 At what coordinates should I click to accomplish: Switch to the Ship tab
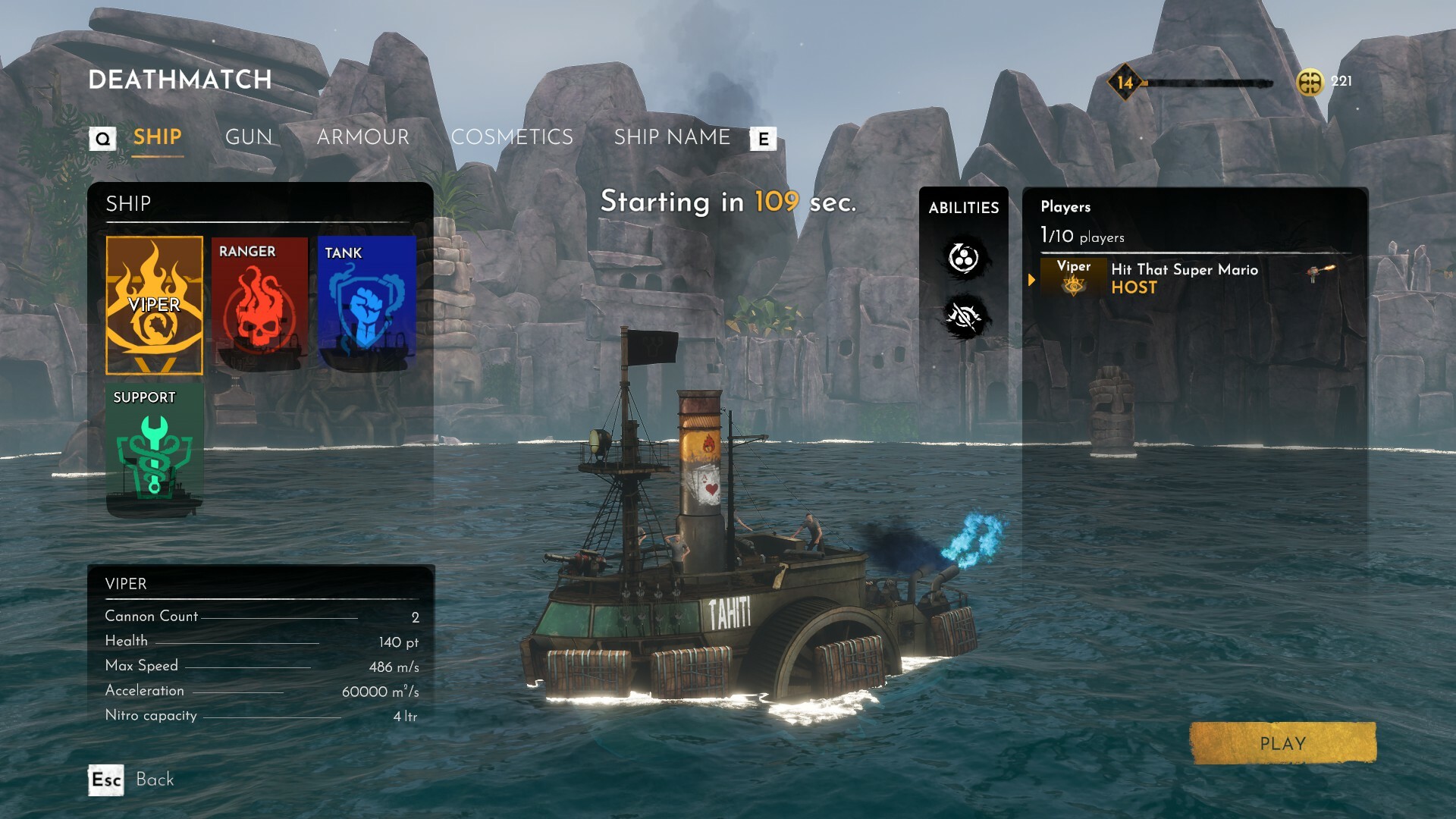point(157,137)
